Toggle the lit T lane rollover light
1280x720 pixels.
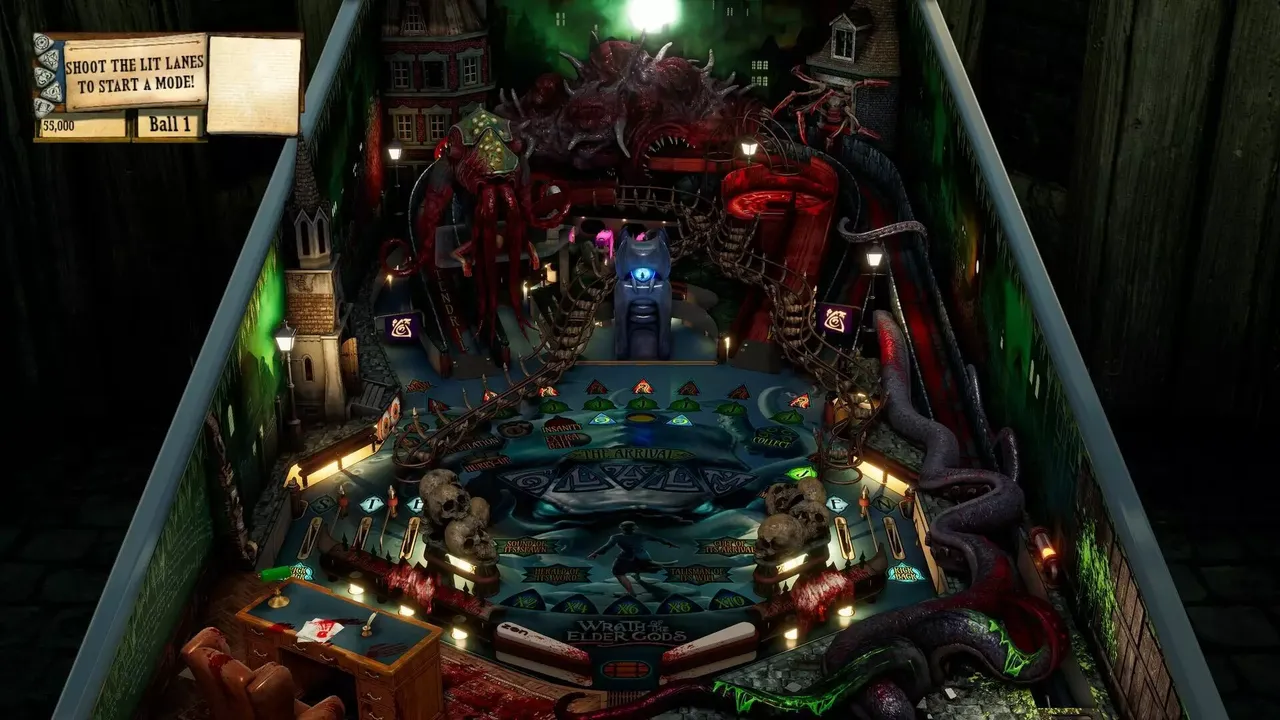click(370, 504)
